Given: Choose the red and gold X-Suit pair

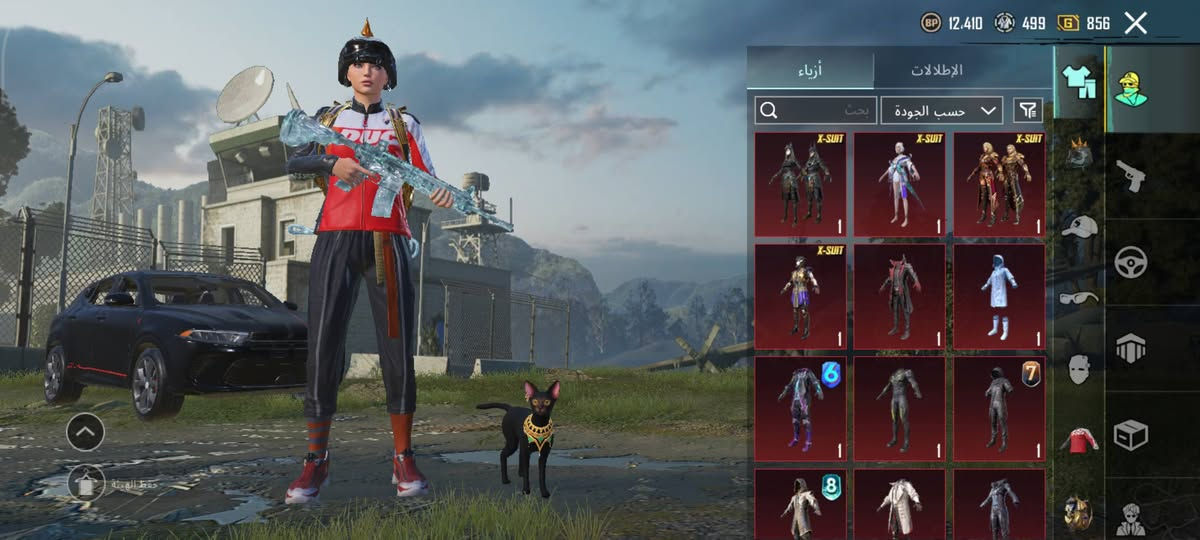Looking at the screenshot, I should 999,185.
